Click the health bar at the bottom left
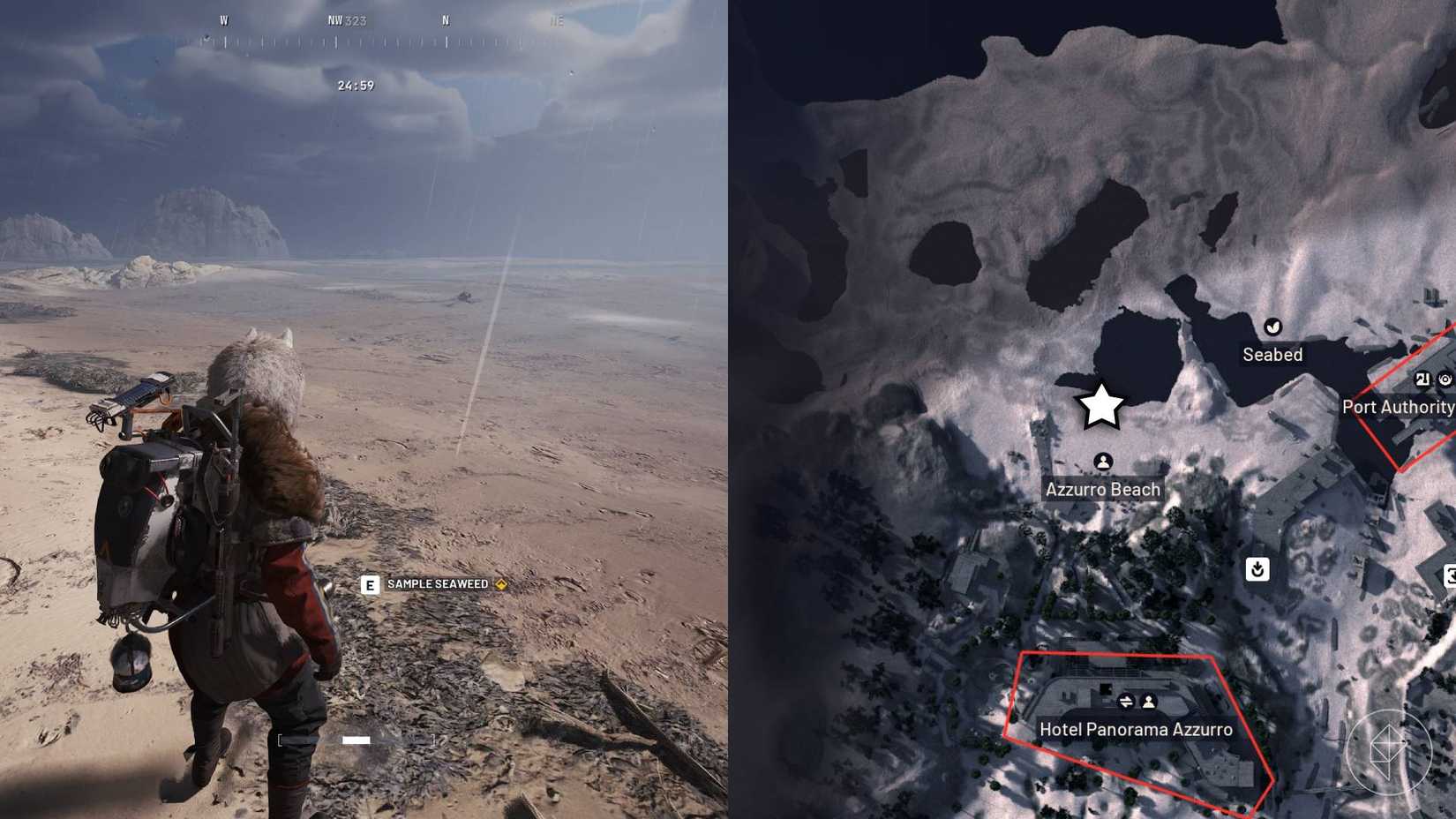This screenshot has width=1456, height=819. 356,740
